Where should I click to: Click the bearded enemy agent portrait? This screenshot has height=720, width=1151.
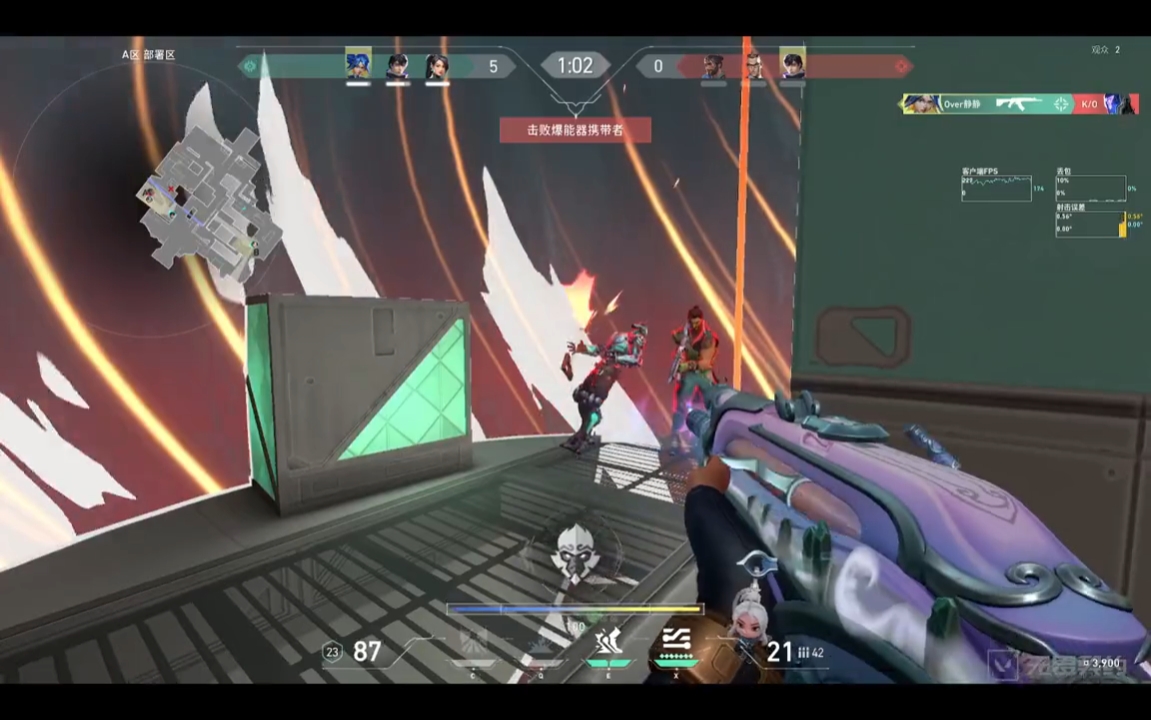pos(714,66)
